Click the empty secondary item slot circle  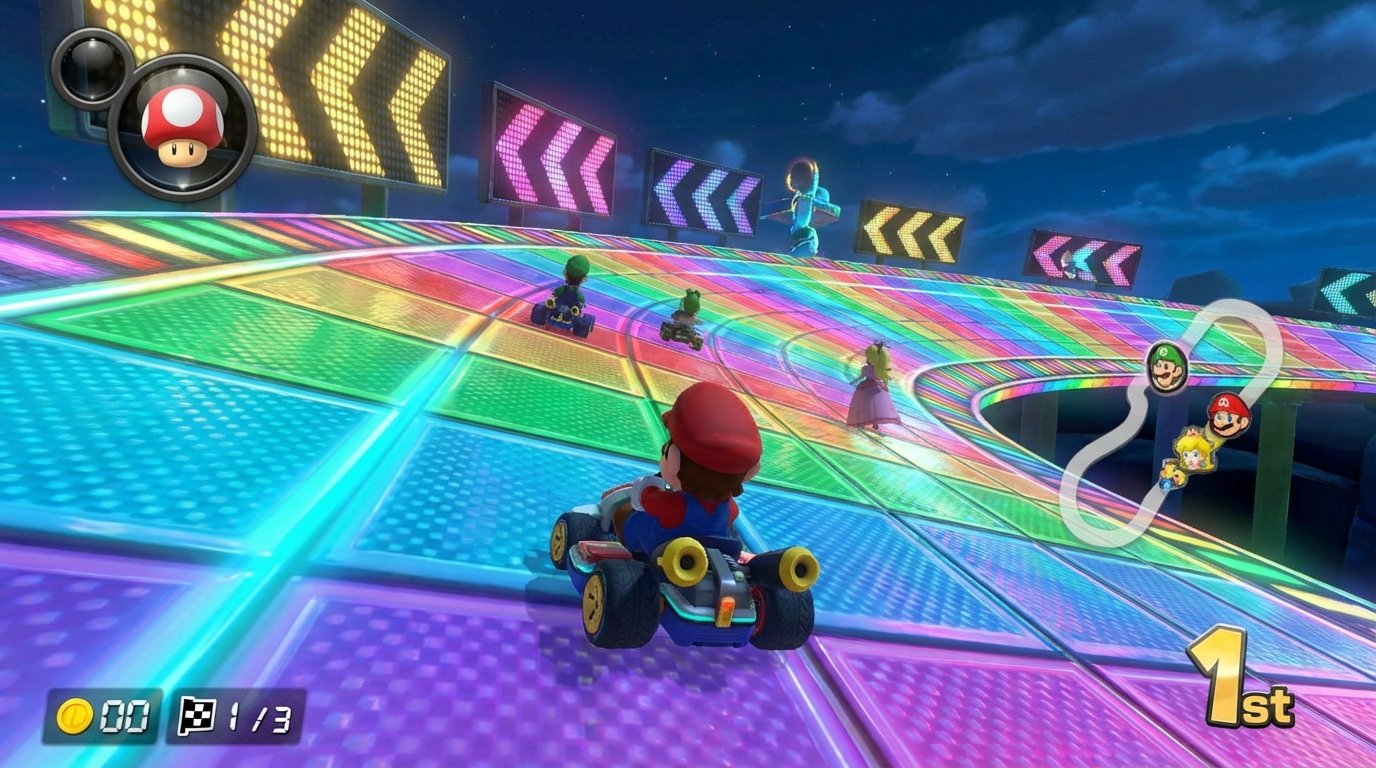pos(95,65)
